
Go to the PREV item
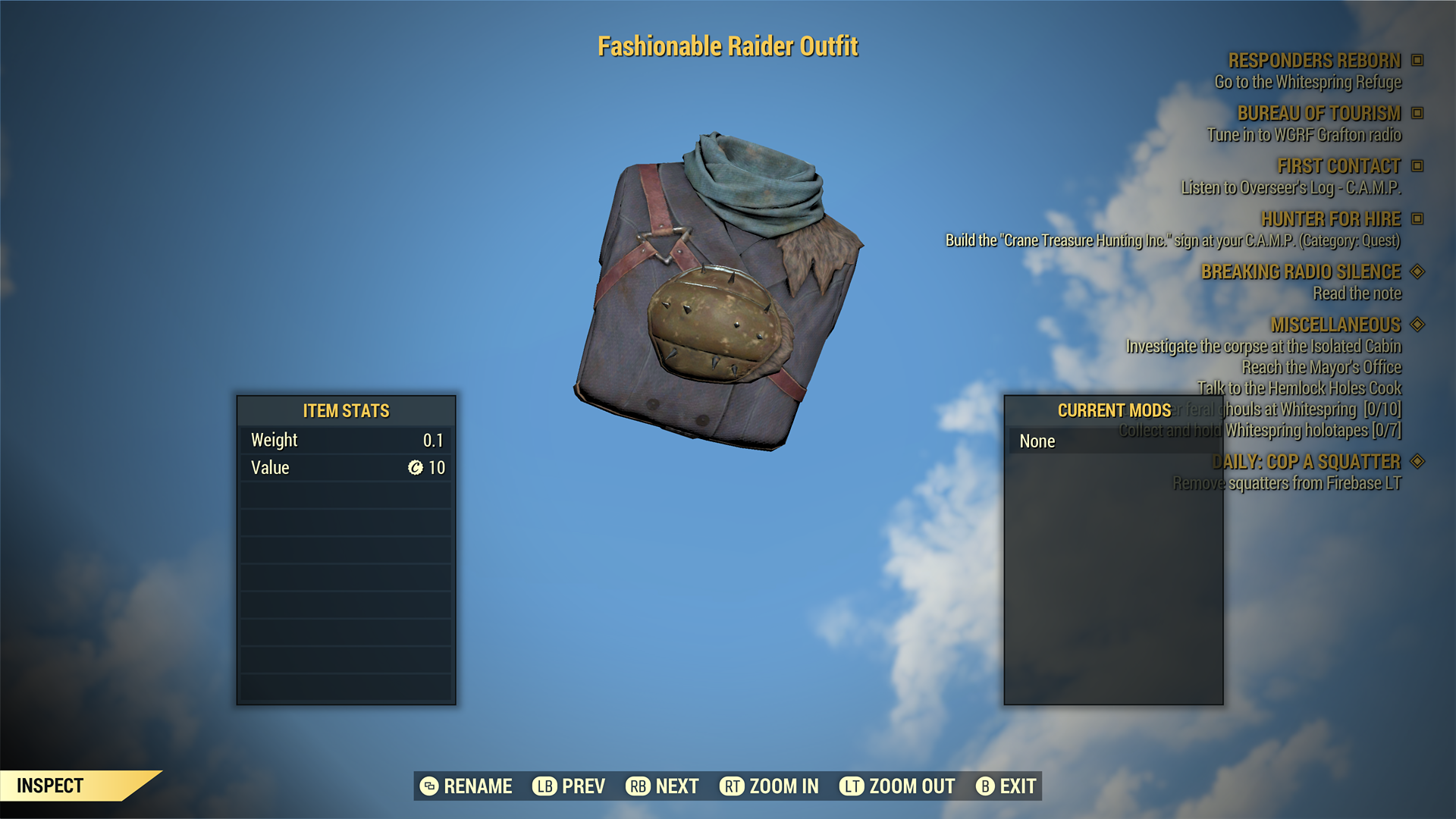[x=569, y=786]
